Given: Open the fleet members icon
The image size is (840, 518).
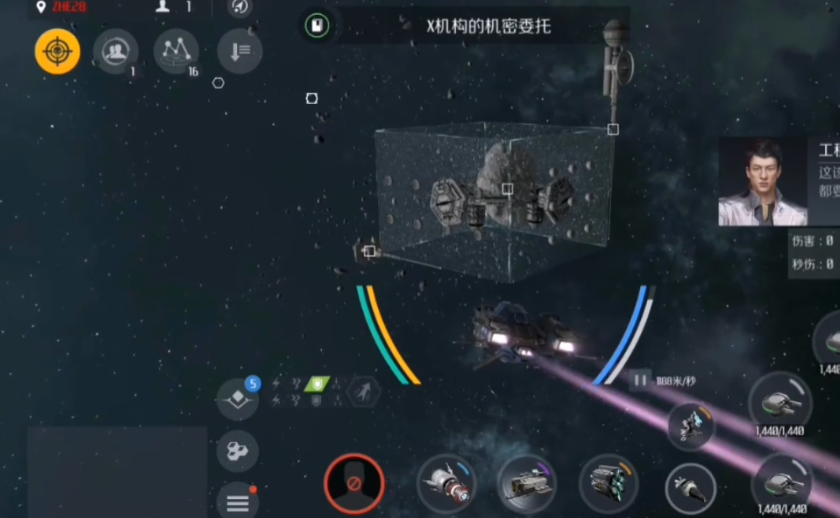Looking at the screenshot, I should 116,51.
